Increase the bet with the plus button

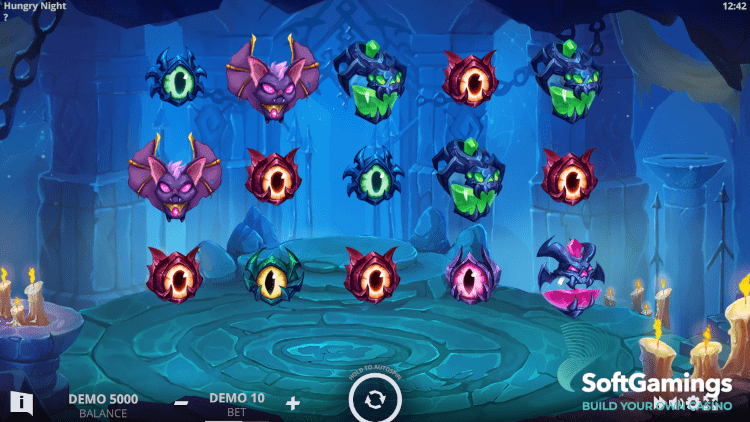click(x=292, y=403)
